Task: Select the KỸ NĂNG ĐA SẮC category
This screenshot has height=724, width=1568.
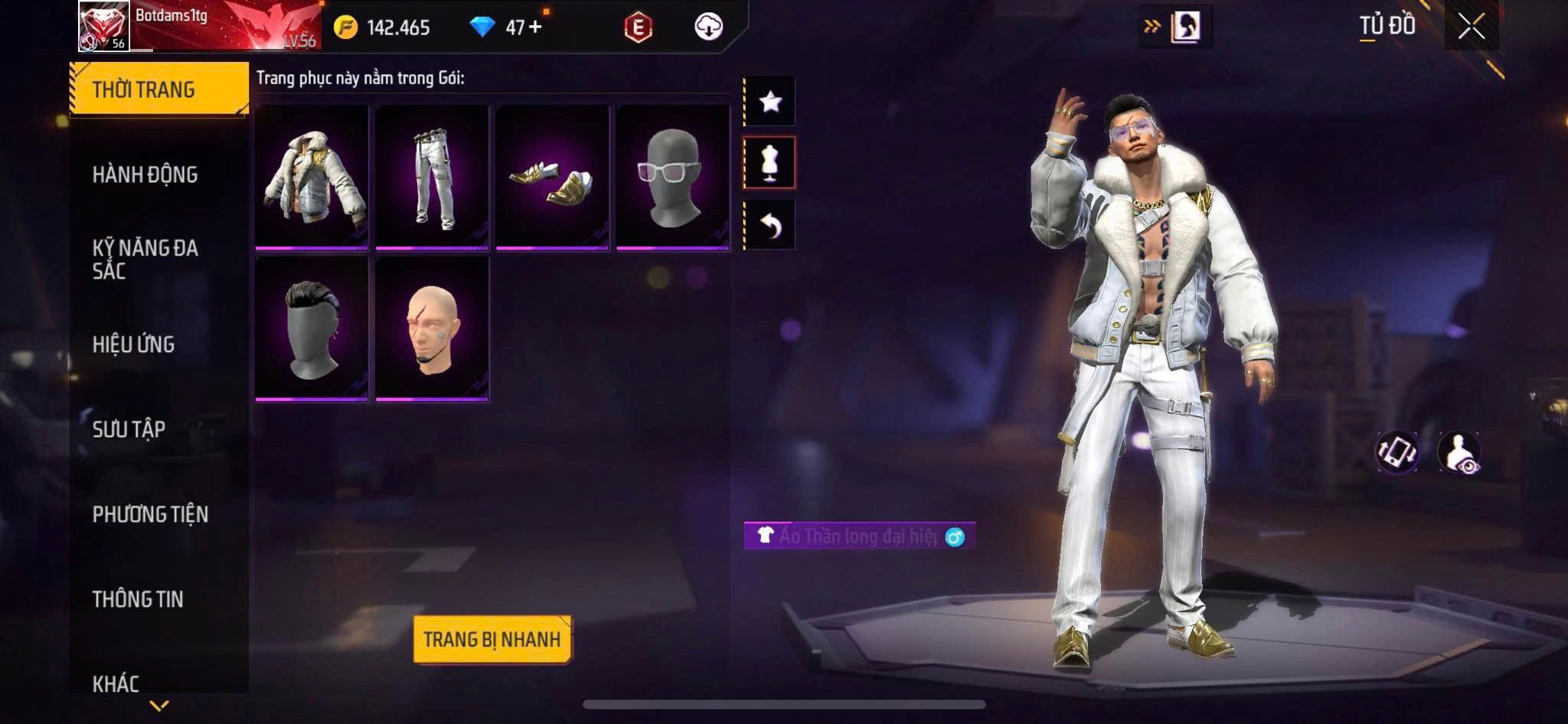Action: 145,259
